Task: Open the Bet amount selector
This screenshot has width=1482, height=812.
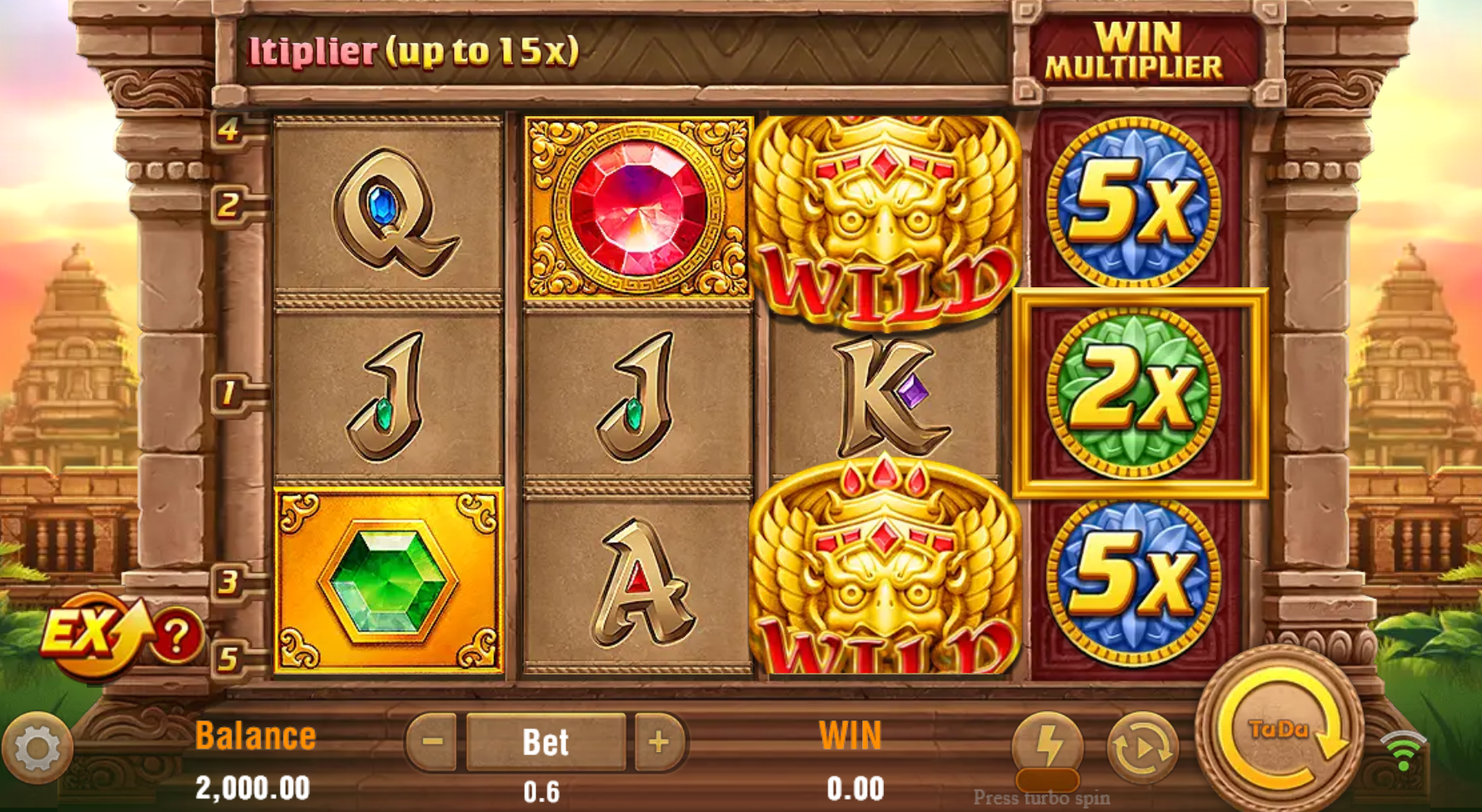Action: tap(546, 741)
